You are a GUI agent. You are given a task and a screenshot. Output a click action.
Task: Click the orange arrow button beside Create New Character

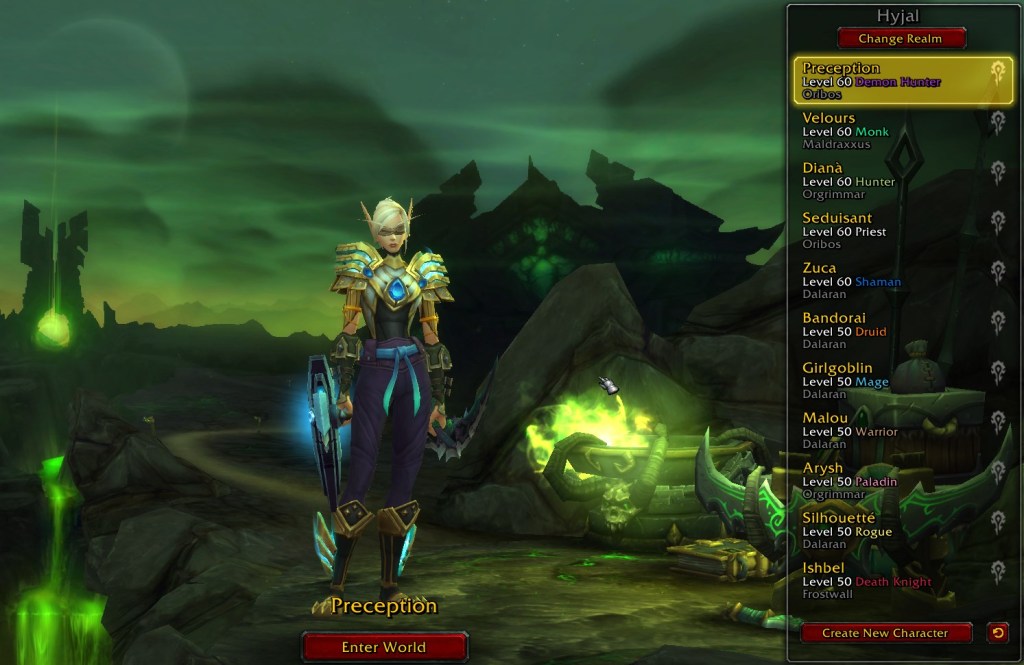tap(997, 633)
